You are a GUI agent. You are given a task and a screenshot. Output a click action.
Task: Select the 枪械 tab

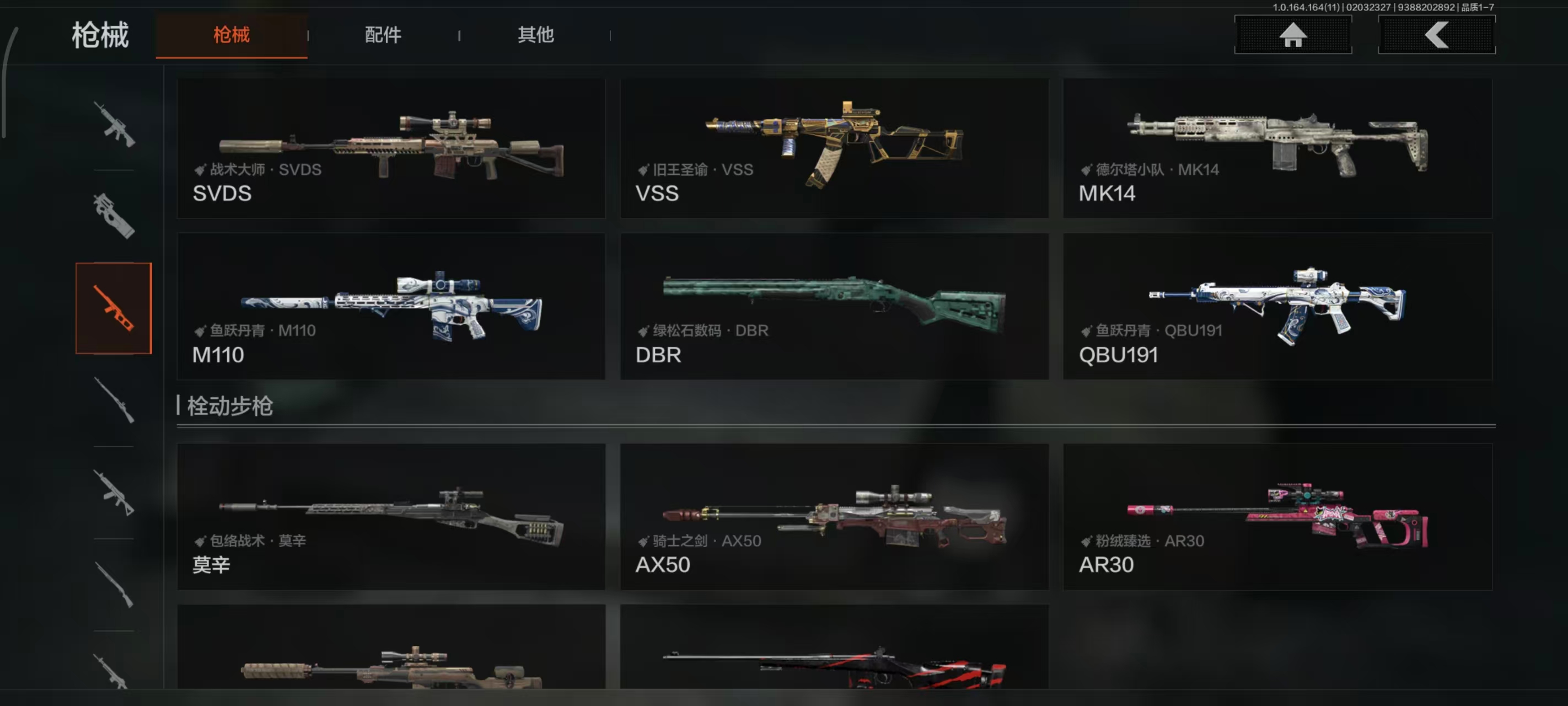tap(232, 35)
